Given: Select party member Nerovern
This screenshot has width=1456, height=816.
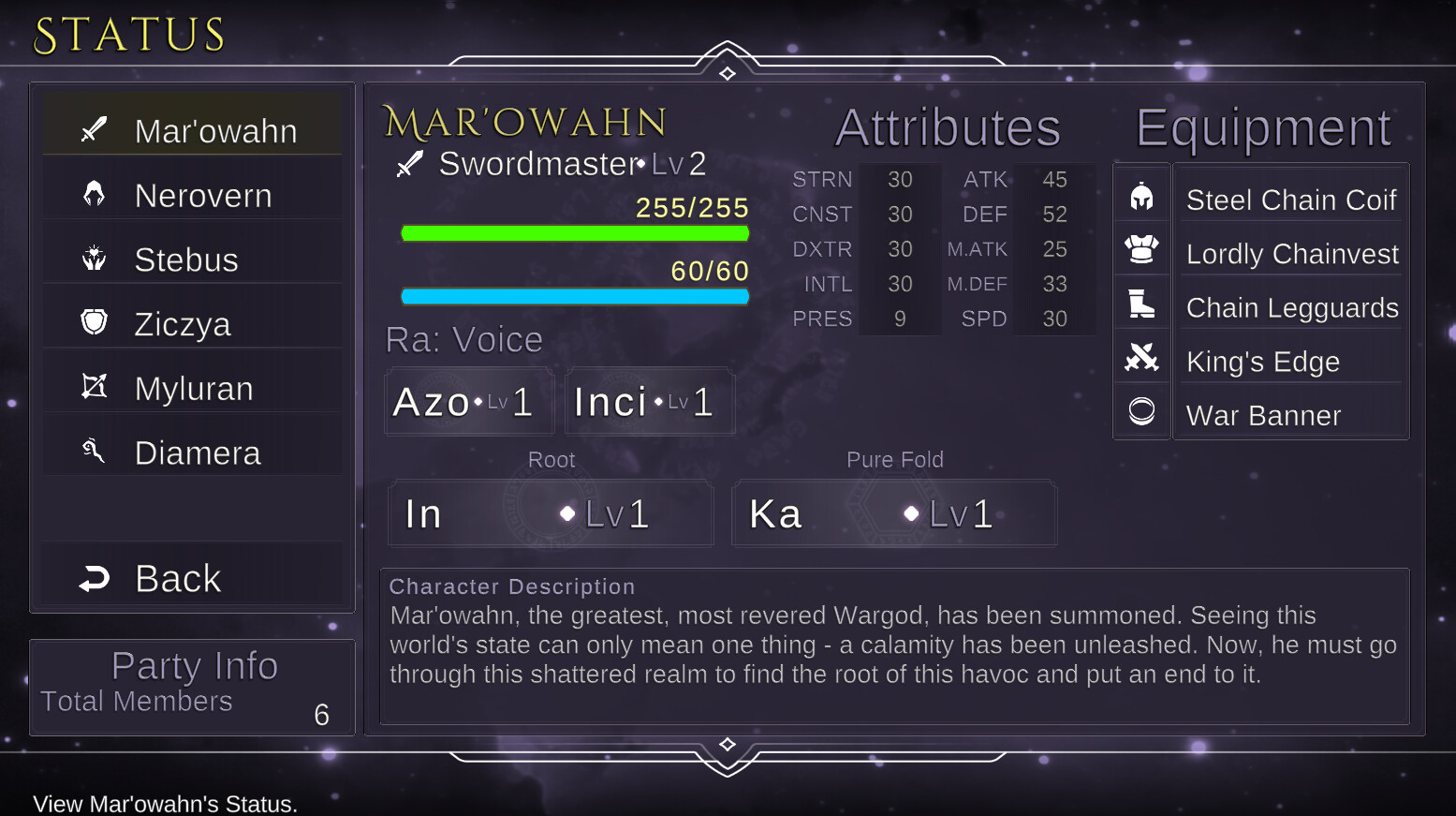Looking at the screenshot, I should click(x=202, y=195).
